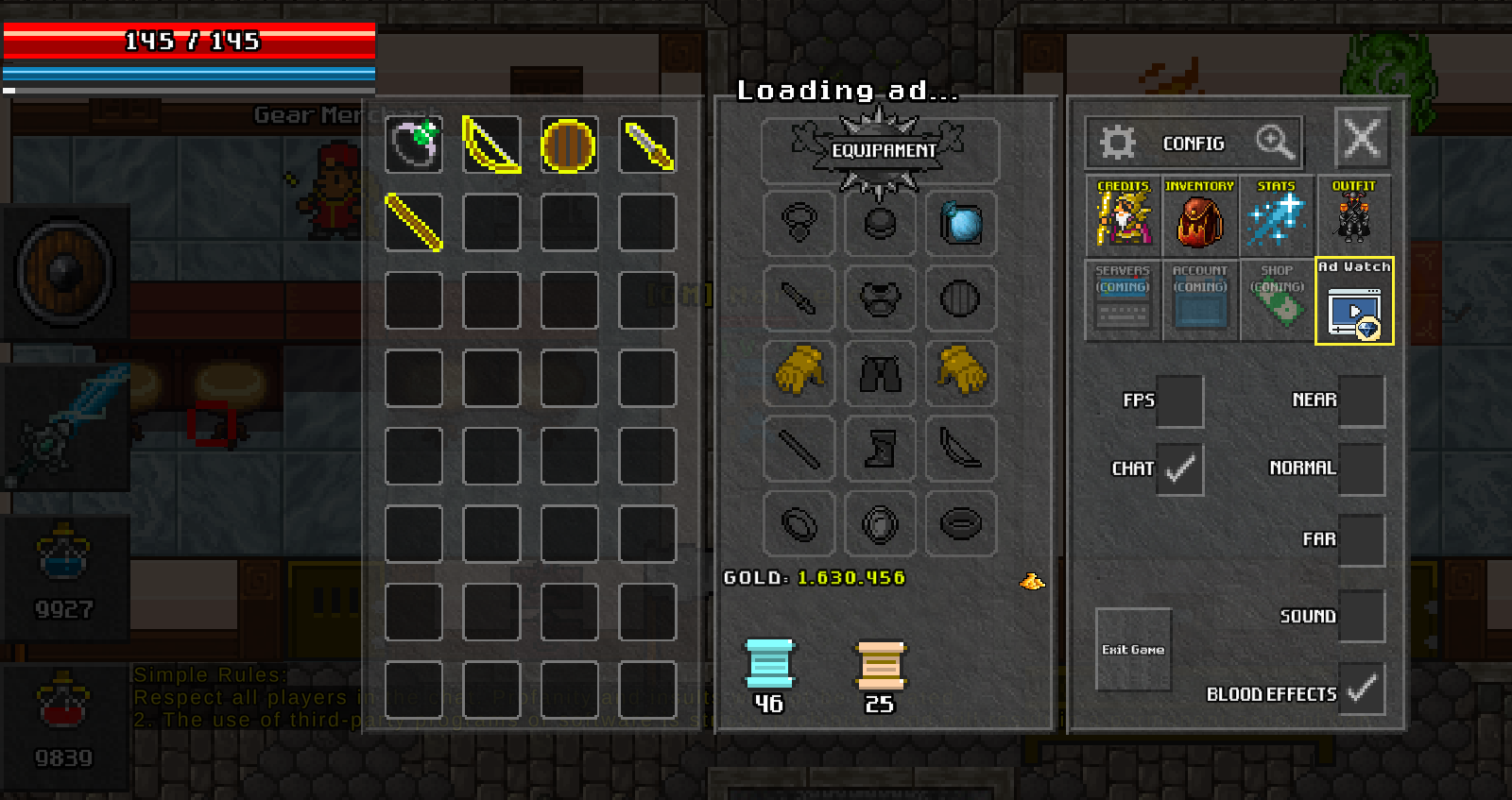Toggle the Blood Effects checkbox
1512x800 pixels.
tap(1361, 691)
